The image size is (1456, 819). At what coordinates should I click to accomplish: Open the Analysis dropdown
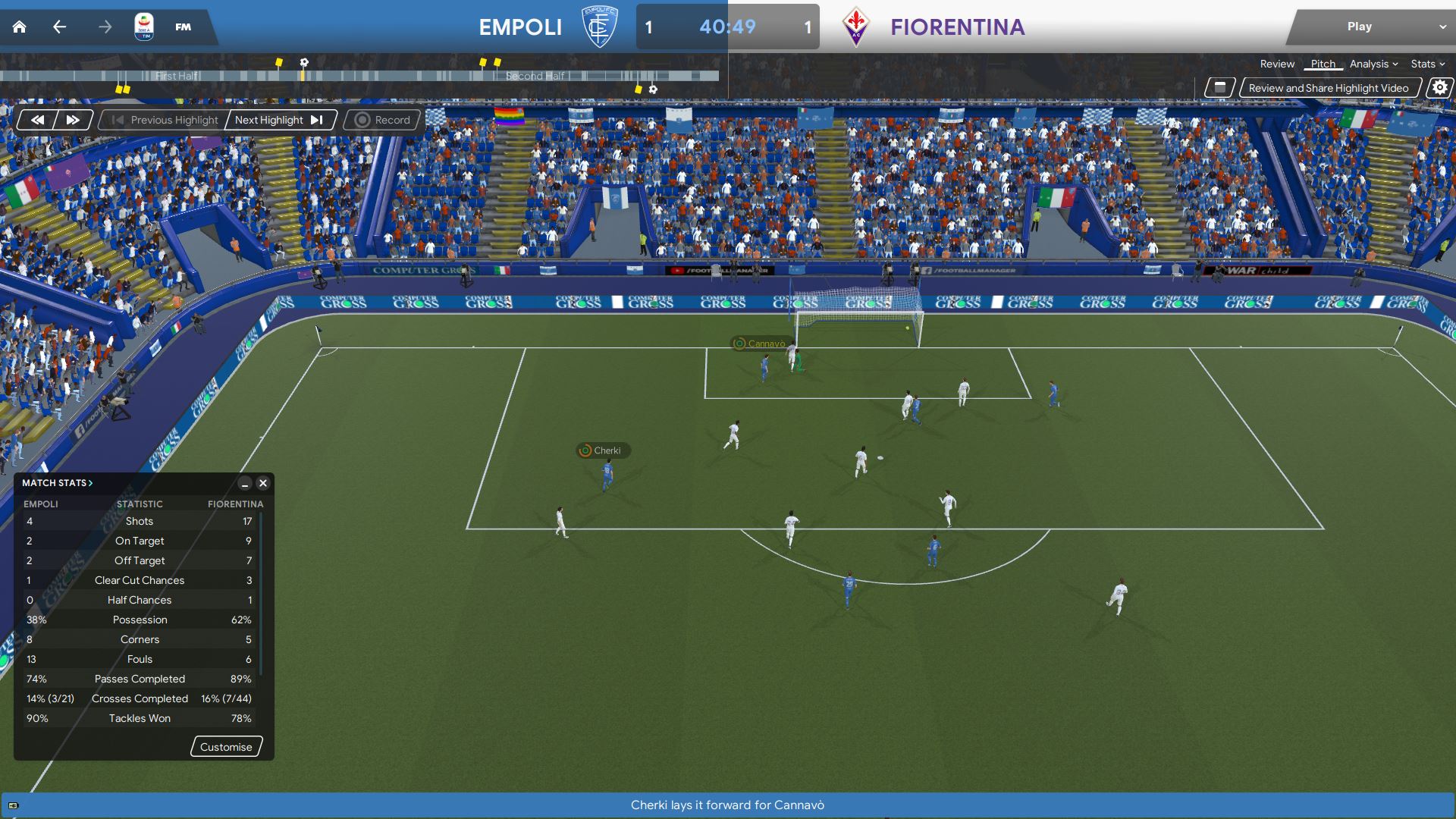point(1373,64)
